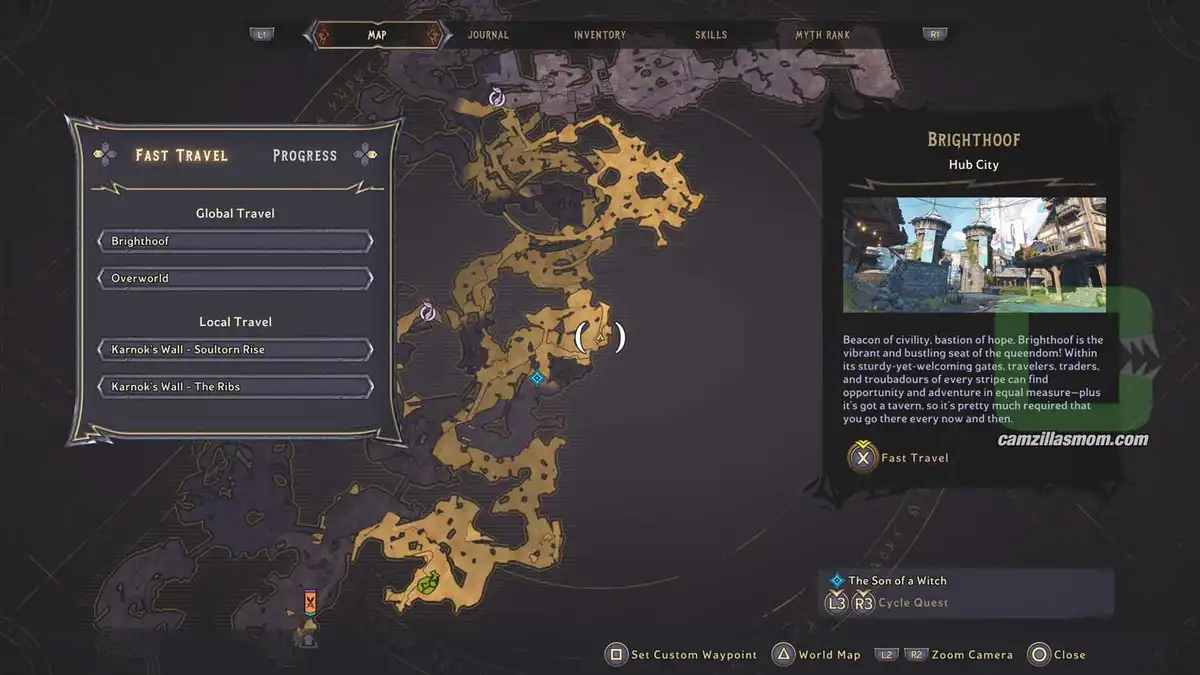Image resolution: width=1200 pixels, height=675 pixels.
Task: Open the Inventory tab
Action: (600, 35)
